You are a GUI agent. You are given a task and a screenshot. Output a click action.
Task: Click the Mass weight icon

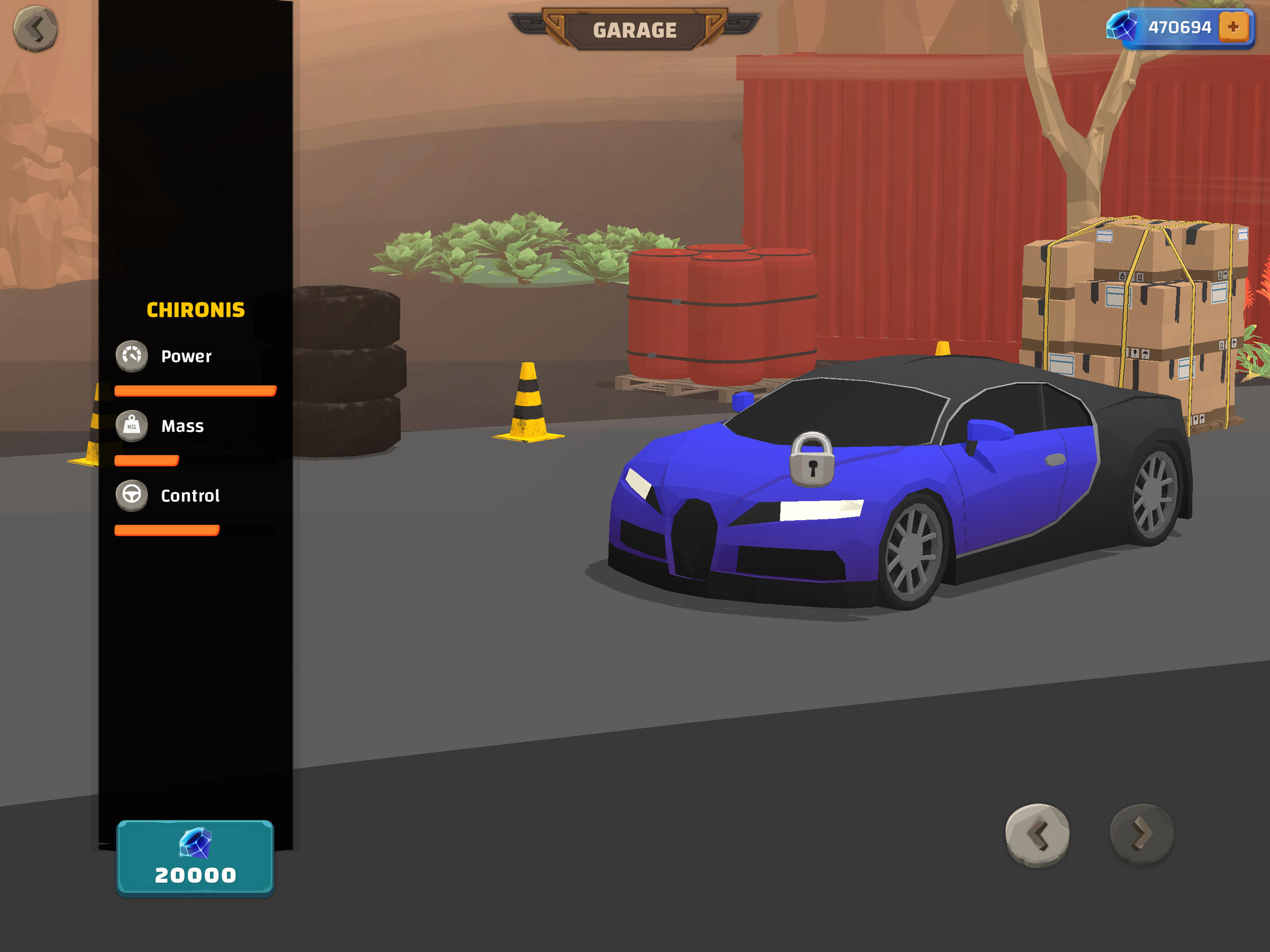[132, 426]
